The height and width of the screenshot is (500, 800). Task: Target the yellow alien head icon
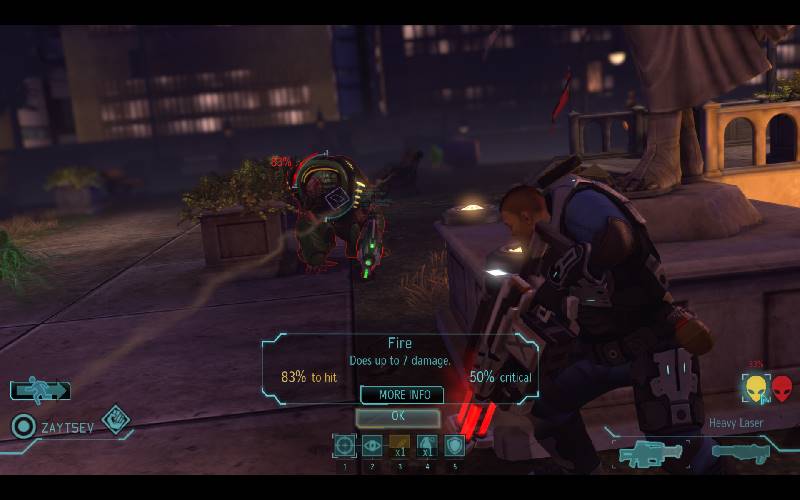[x=754, y=388]
